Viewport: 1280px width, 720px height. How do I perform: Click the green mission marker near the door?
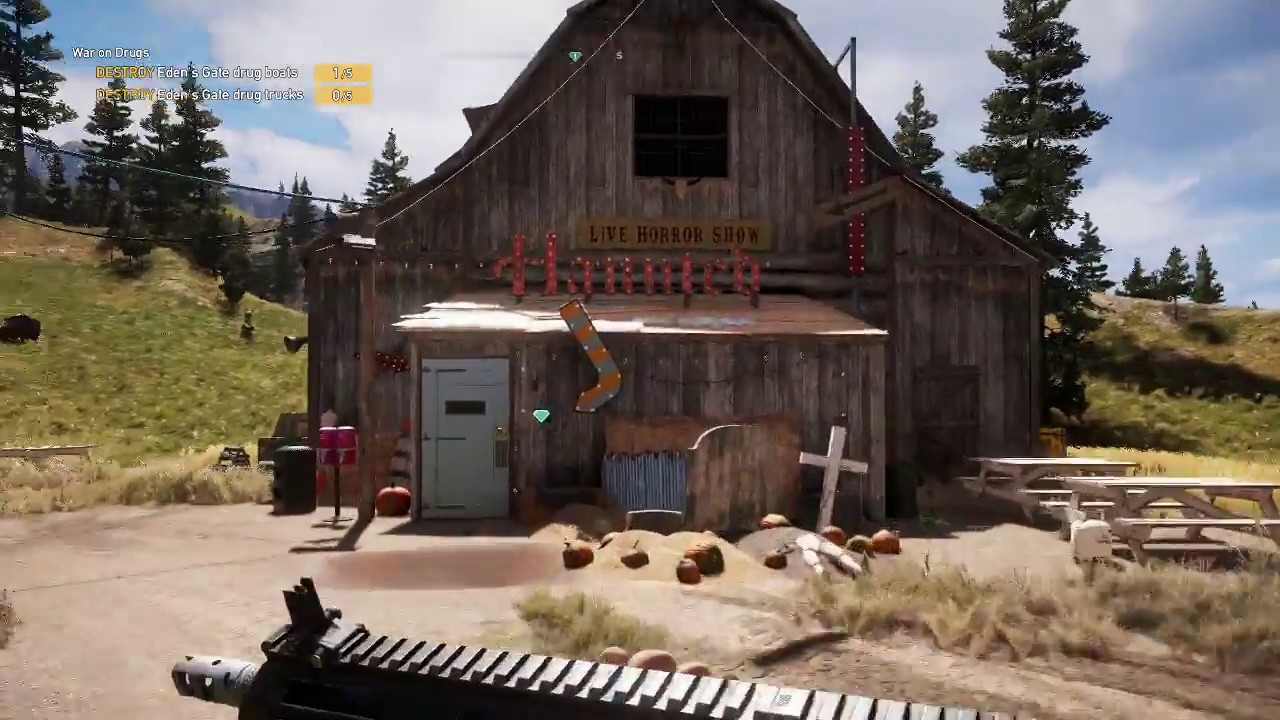[x=540, y=416]
